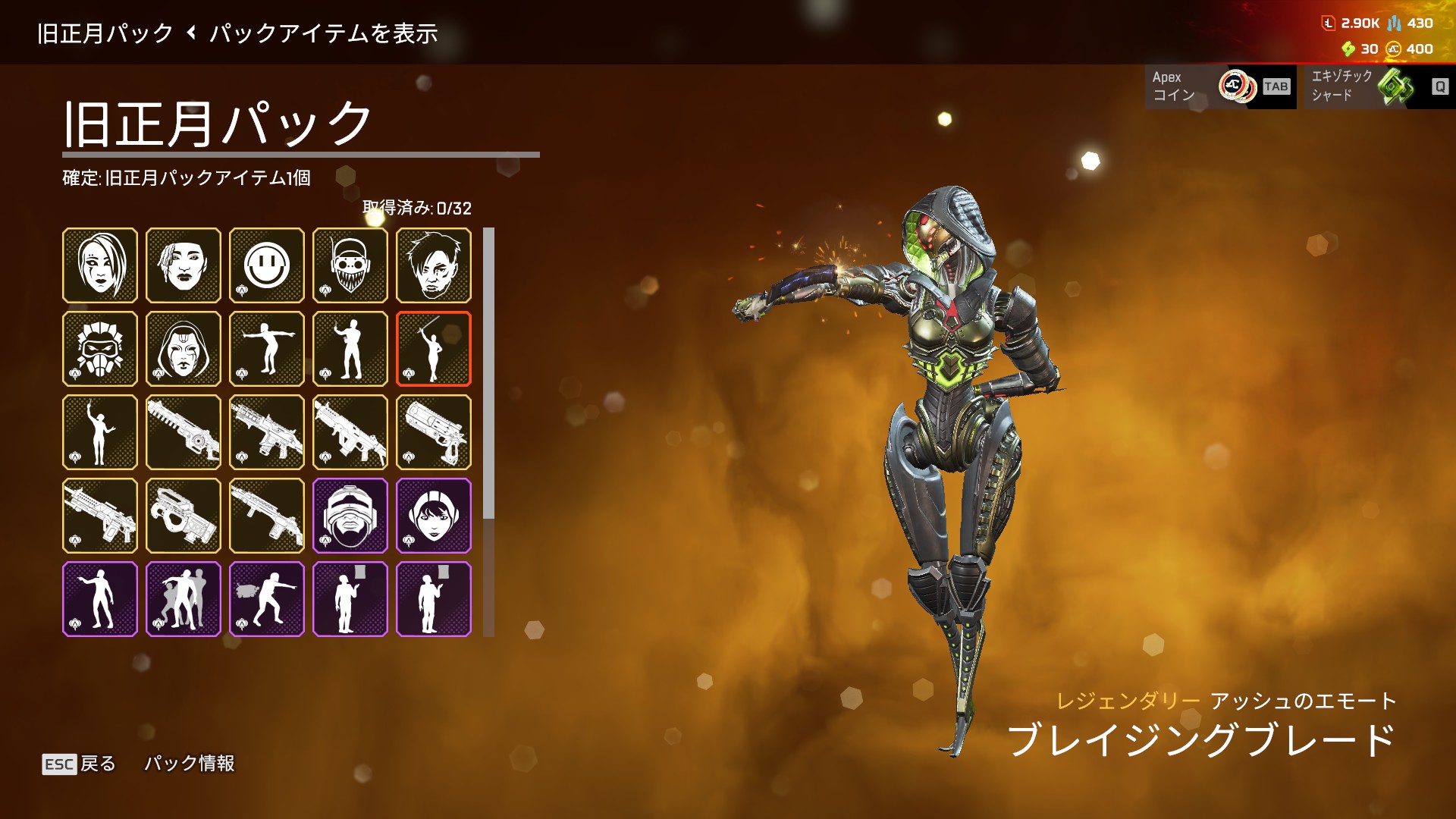
Task: Open パック情報 pack info
Action: [189, 764]
